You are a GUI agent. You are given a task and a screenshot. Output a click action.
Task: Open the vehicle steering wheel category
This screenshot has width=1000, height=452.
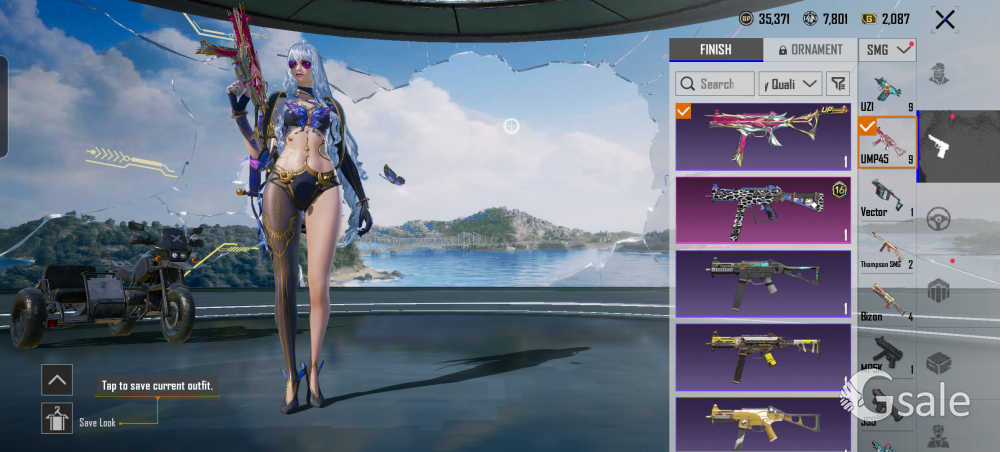(x=938, y=219)
